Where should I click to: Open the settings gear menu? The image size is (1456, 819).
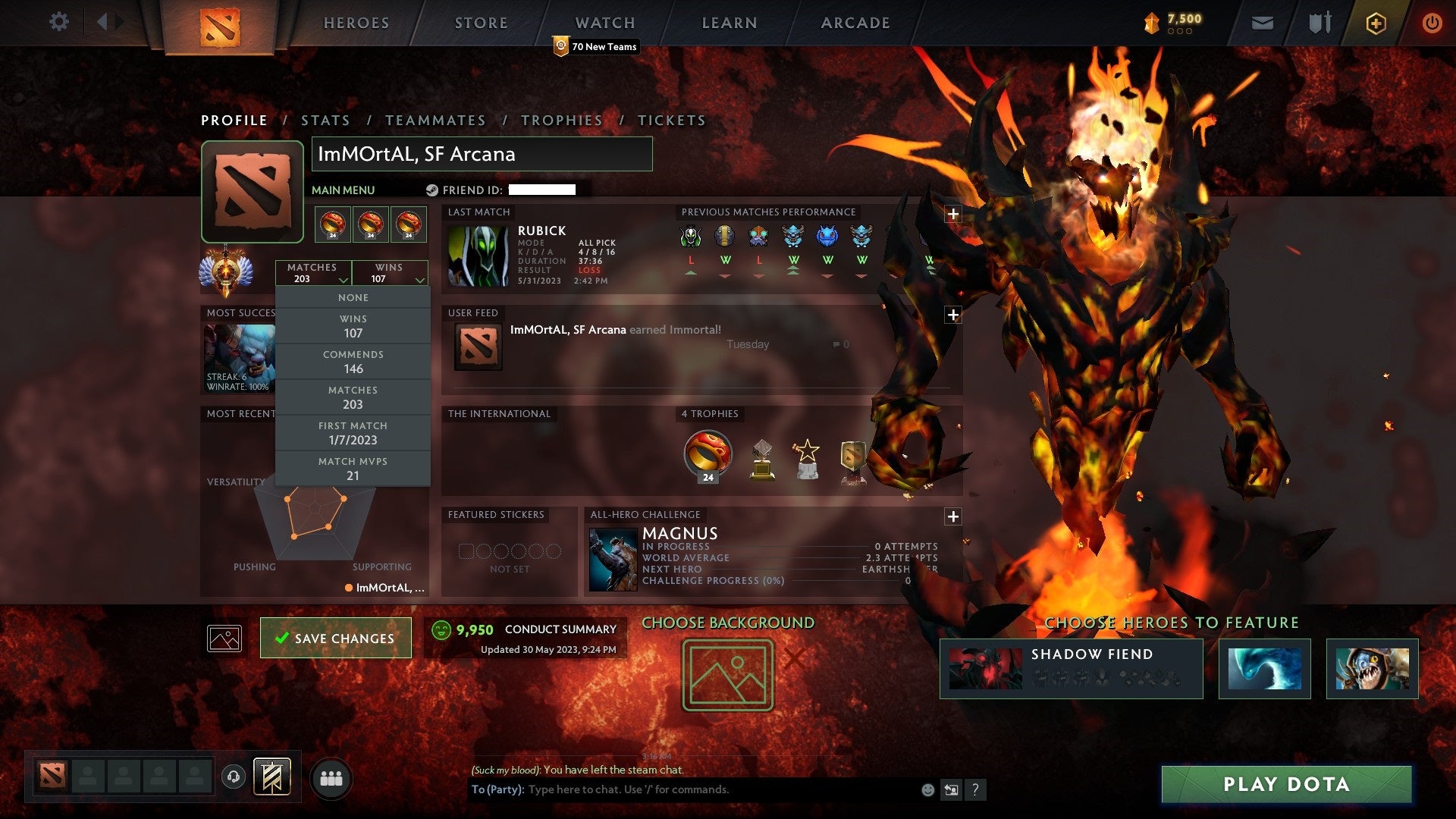(58, 22)
